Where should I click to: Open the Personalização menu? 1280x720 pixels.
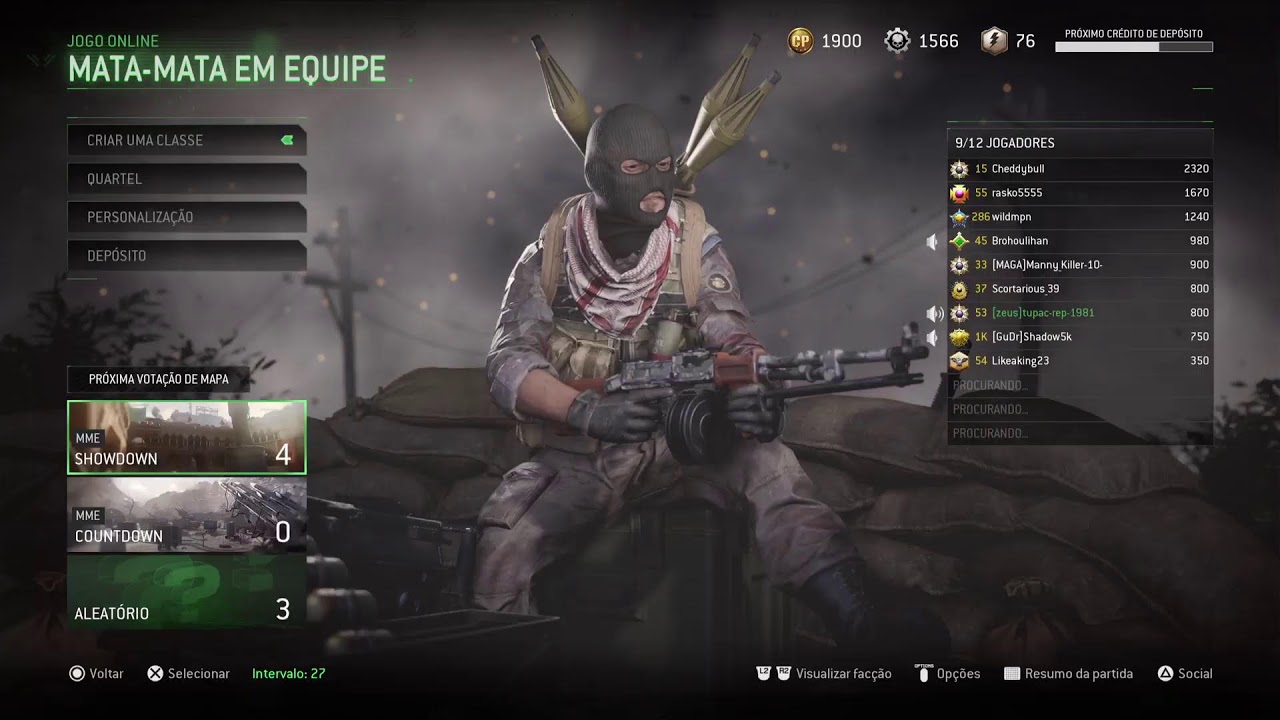(x=186, y=217)
